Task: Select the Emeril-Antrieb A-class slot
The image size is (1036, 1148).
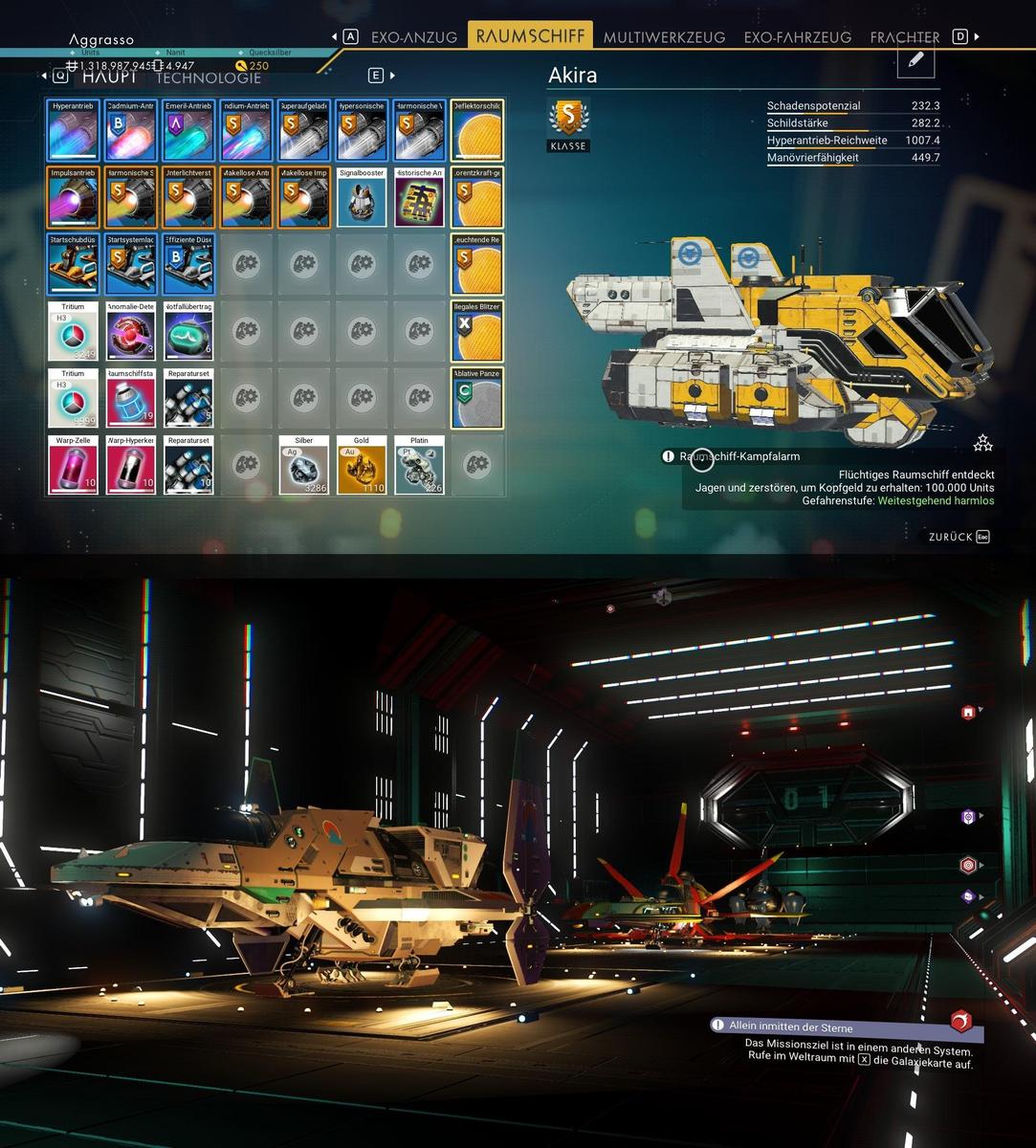Action: pyautogui.click(x=188, y=131)
